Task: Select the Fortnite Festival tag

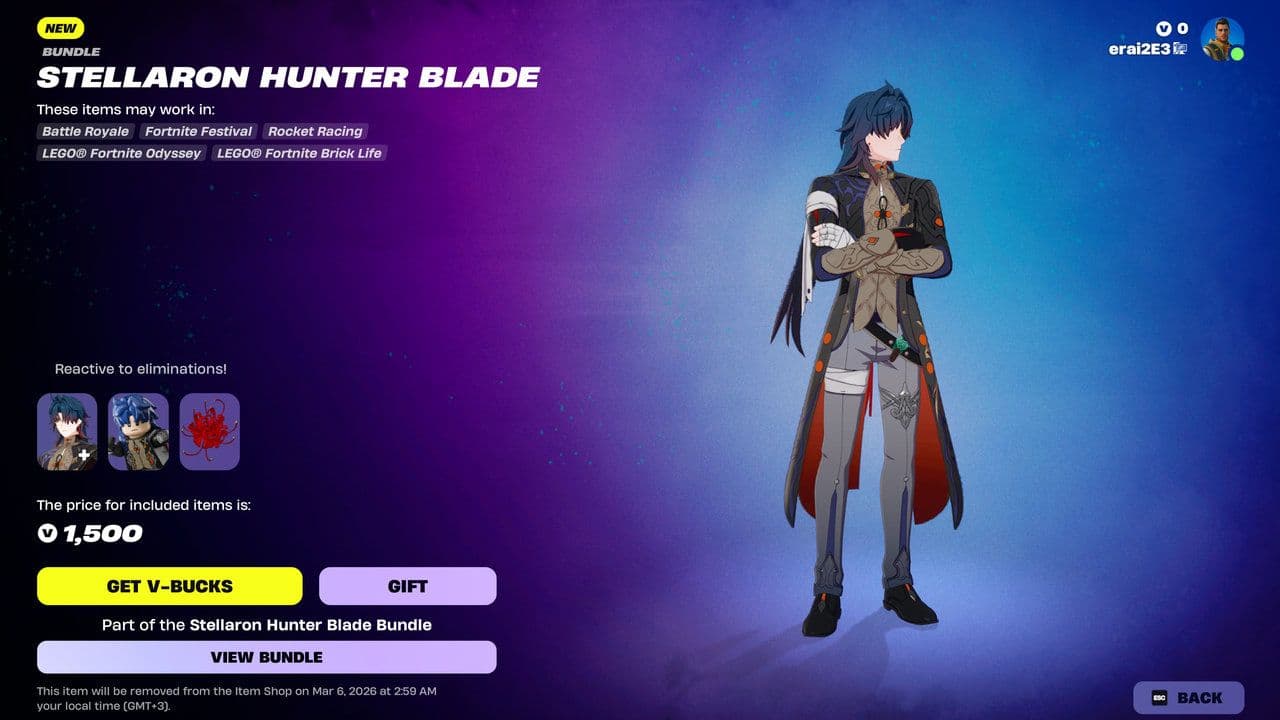Action: click(x=197, y=131)
